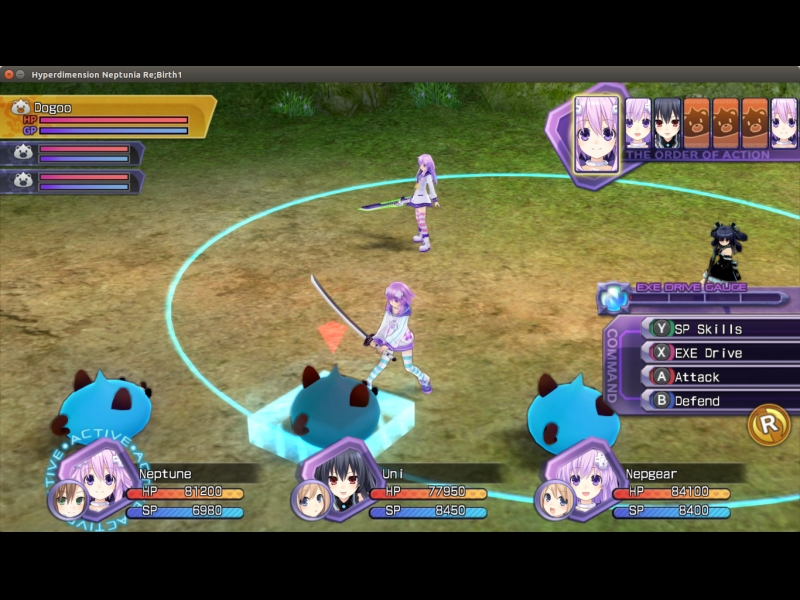Pick the Defend command
Image resolution: width=800 pixels, height=600 pixels.
(x=697, y=401)
